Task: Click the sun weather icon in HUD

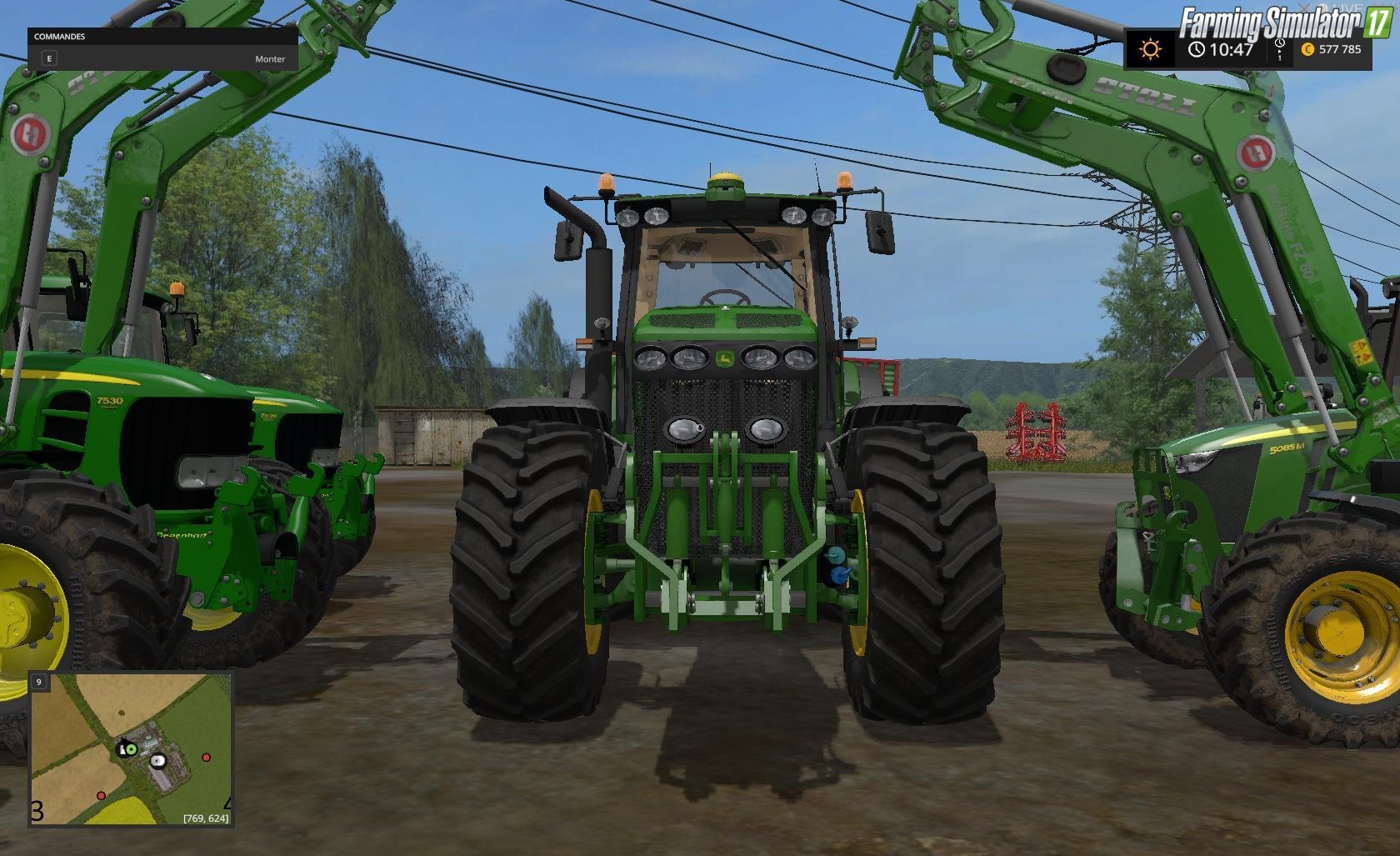Action: (x=1150, y=50)
